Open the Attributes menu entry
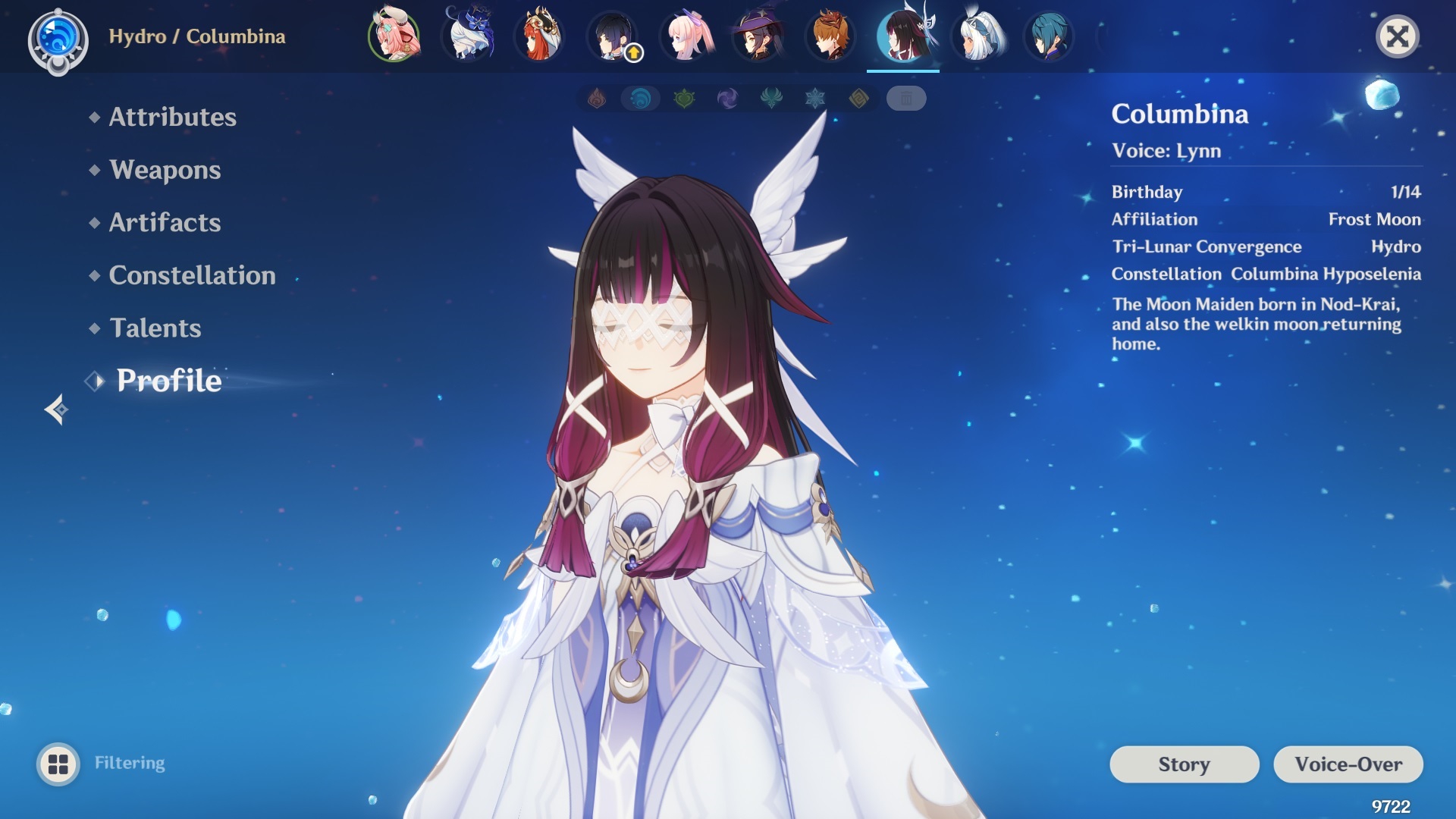The height and width of the screenshot is (819, 1456). pyautogui.click(x=172, y=117)
